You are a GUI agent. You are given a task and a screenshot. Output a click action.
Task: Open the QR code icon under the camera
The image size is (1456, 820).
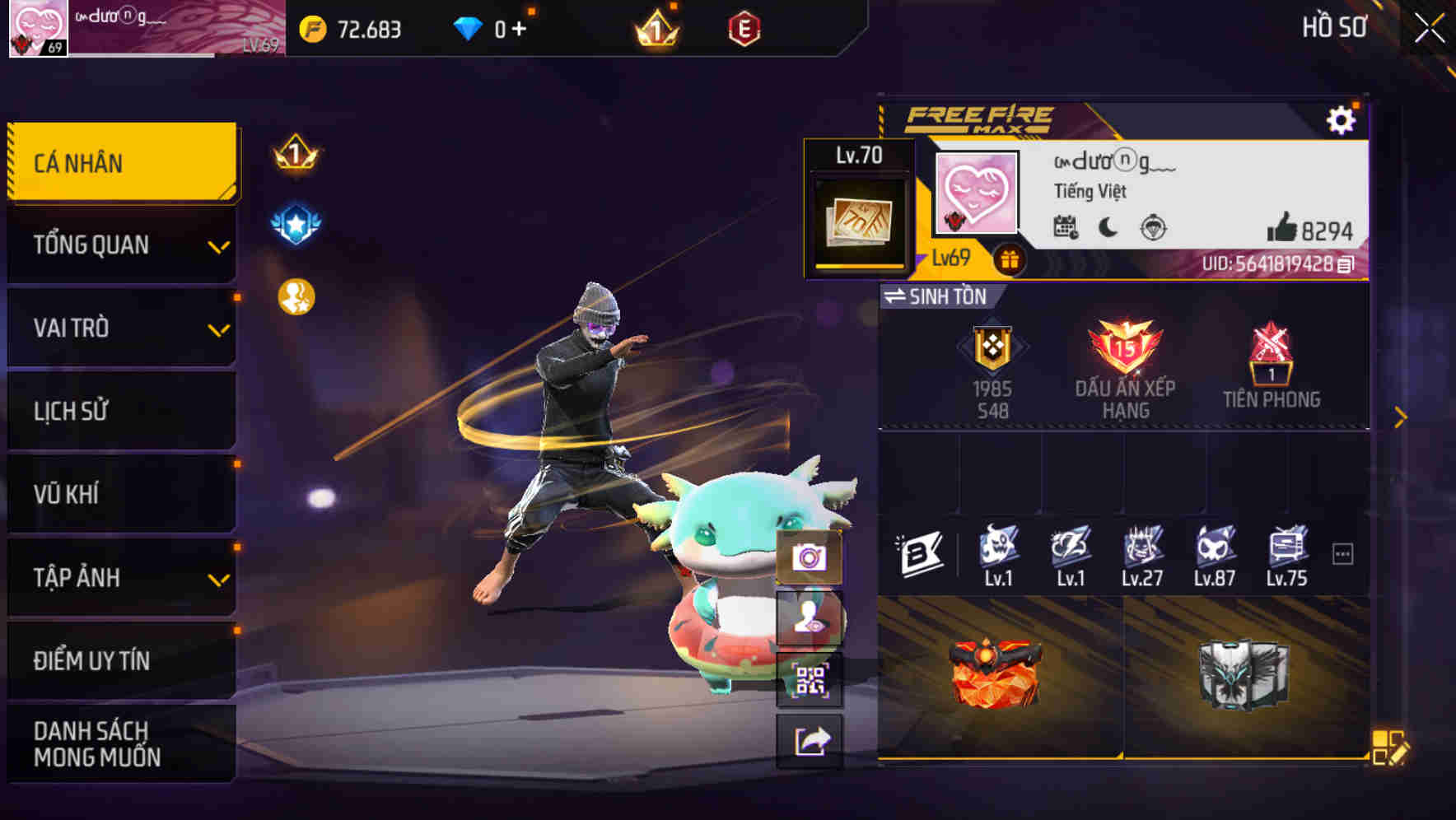812,678
